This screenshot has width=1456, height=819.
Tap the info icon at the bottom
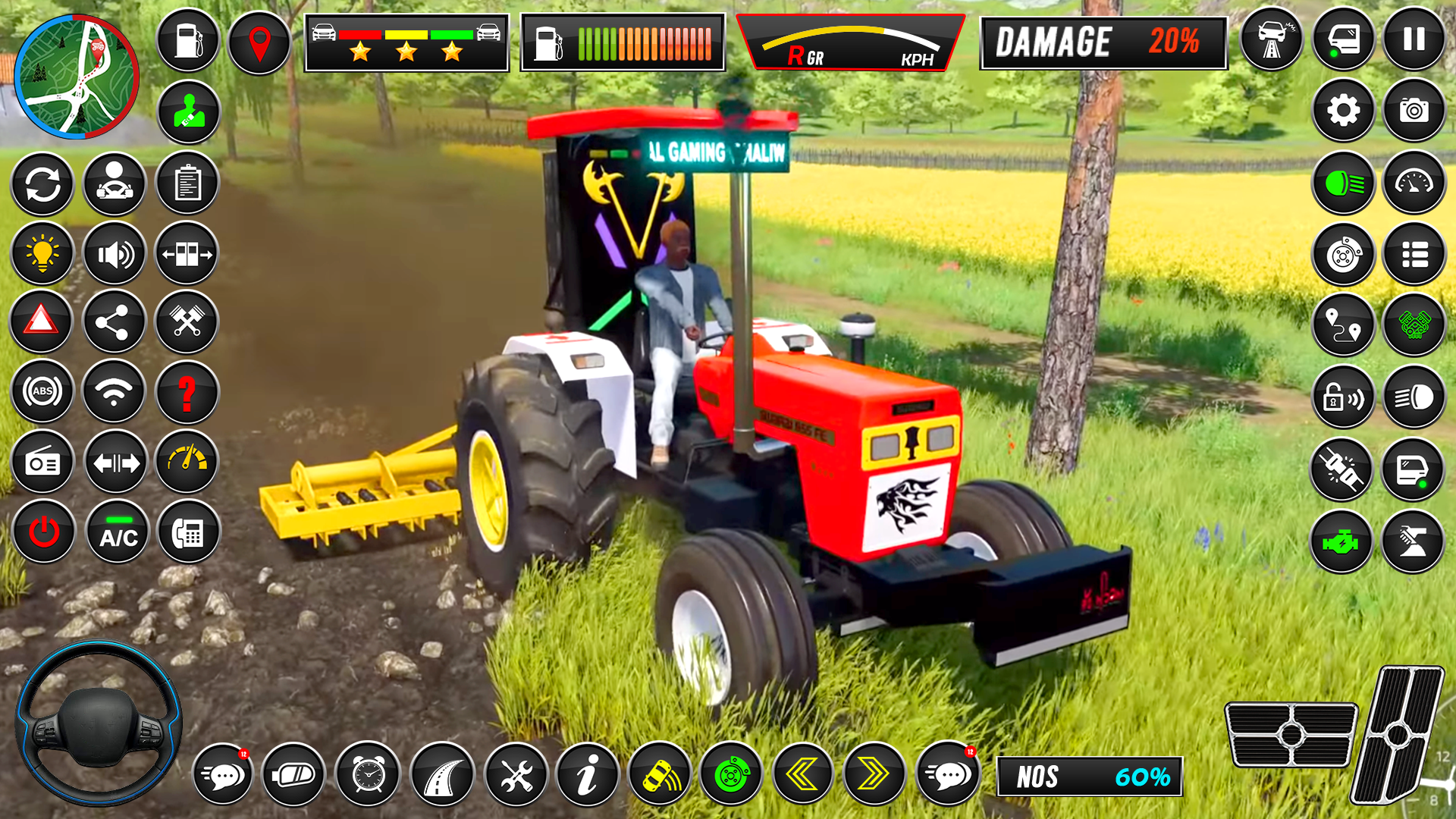point(588,774)
